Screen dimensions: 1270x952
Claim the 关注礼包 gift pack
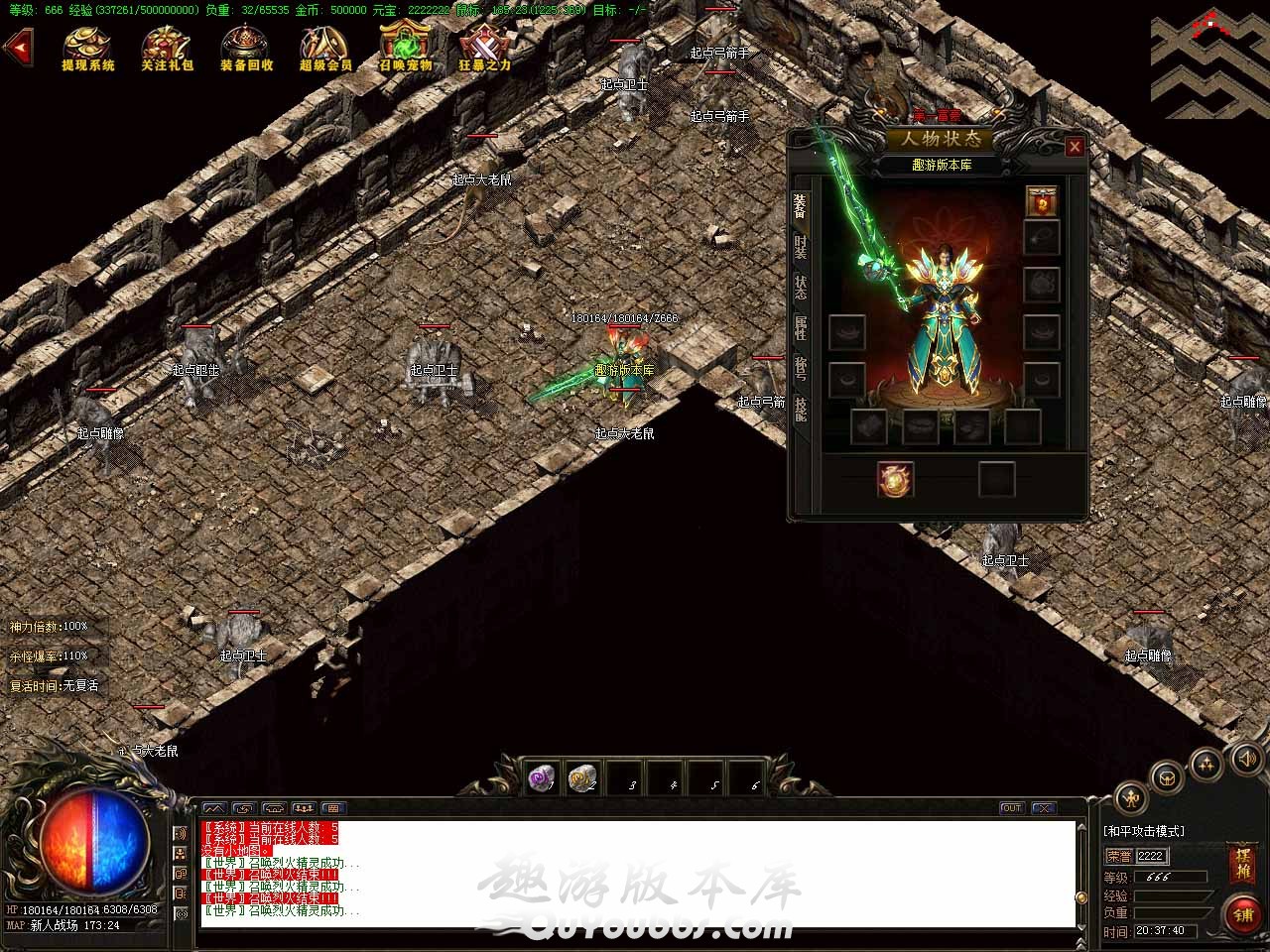[167, 48]
